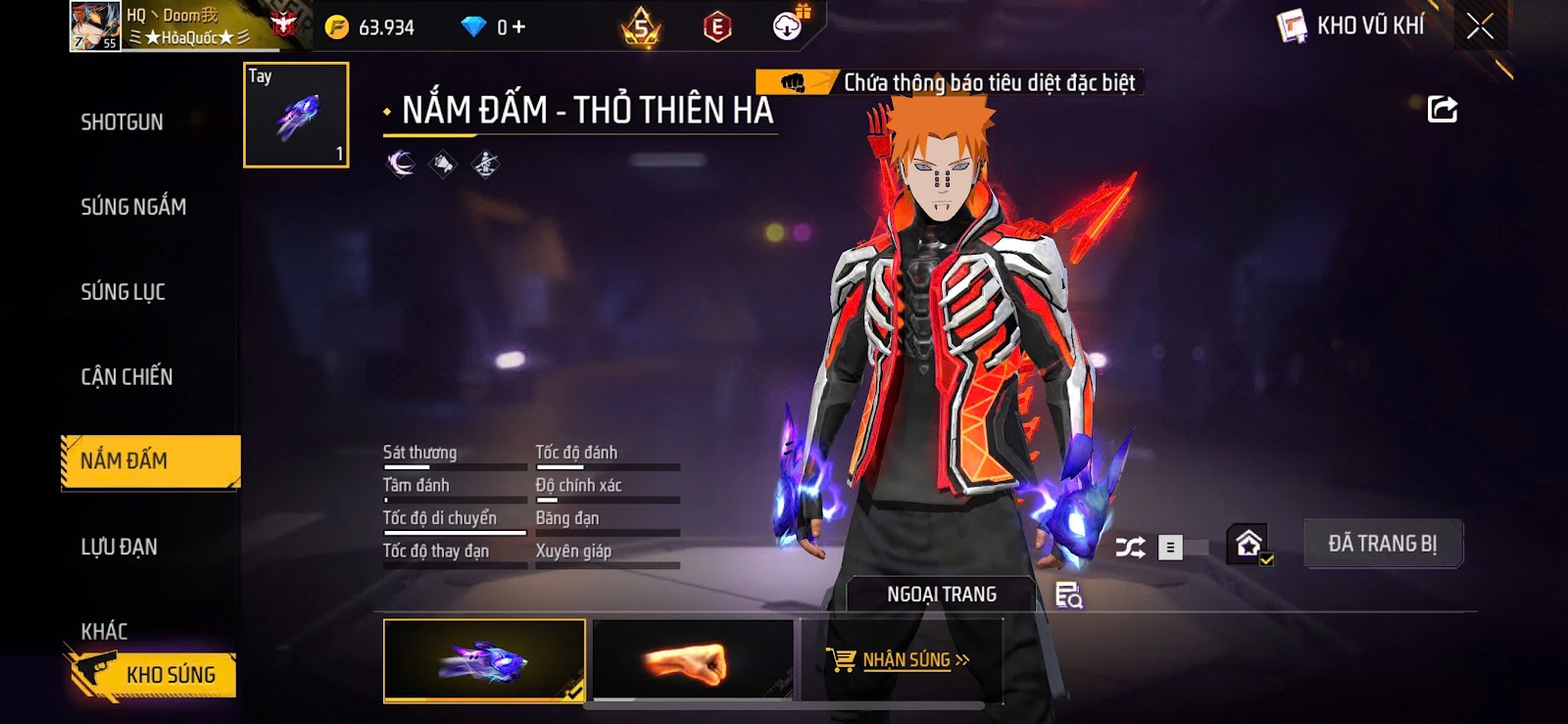Switch to SÚNG NGẮM category
Screen dimensions: 1568x724
point(133,207)
